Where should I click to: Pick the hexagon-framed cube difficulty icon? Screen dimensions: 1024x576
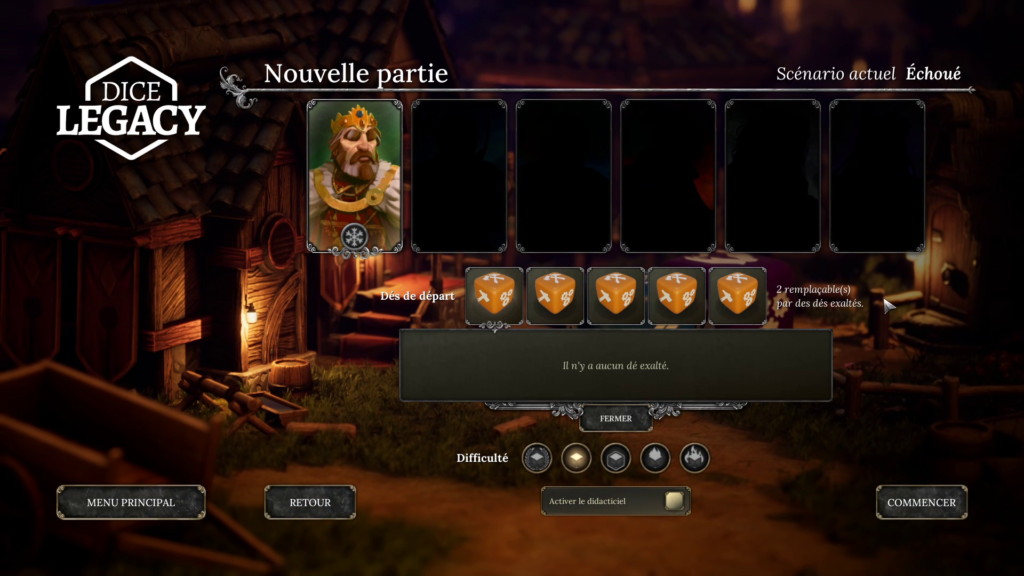615,458
